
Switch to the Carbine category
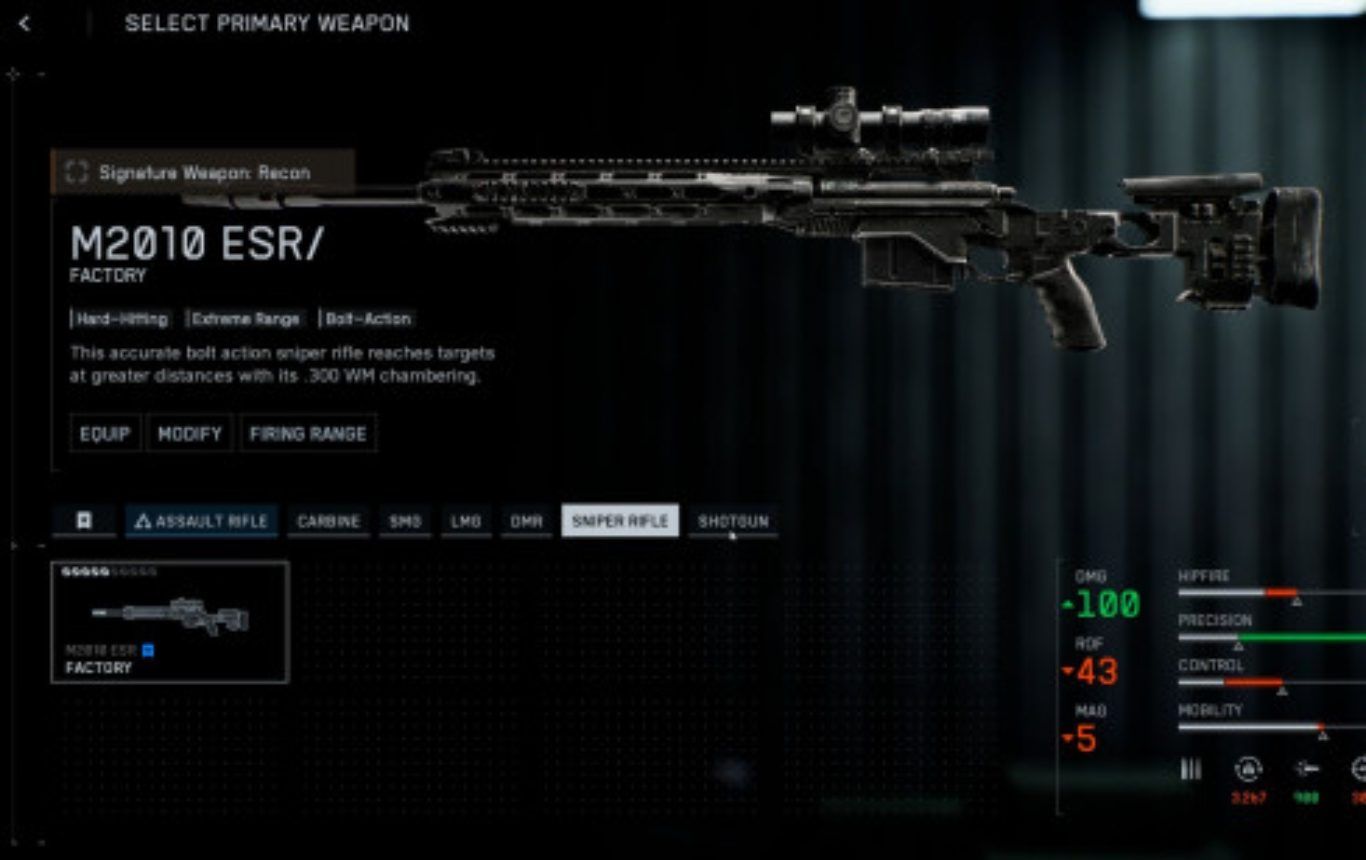[x=328, y=521]
